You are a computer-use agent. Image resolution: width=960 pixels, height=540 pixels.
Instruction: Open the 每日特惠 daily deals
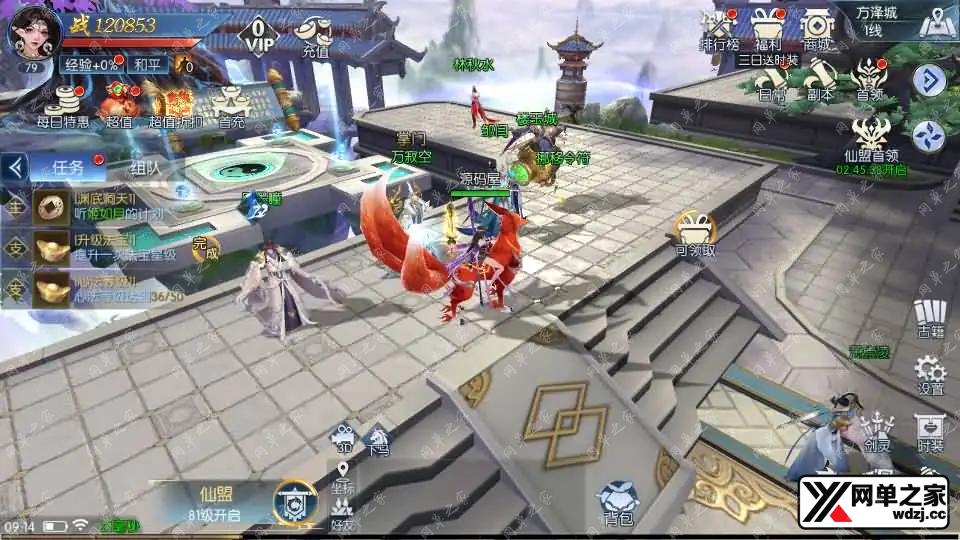pyautogui.click(x=62, y=105)
